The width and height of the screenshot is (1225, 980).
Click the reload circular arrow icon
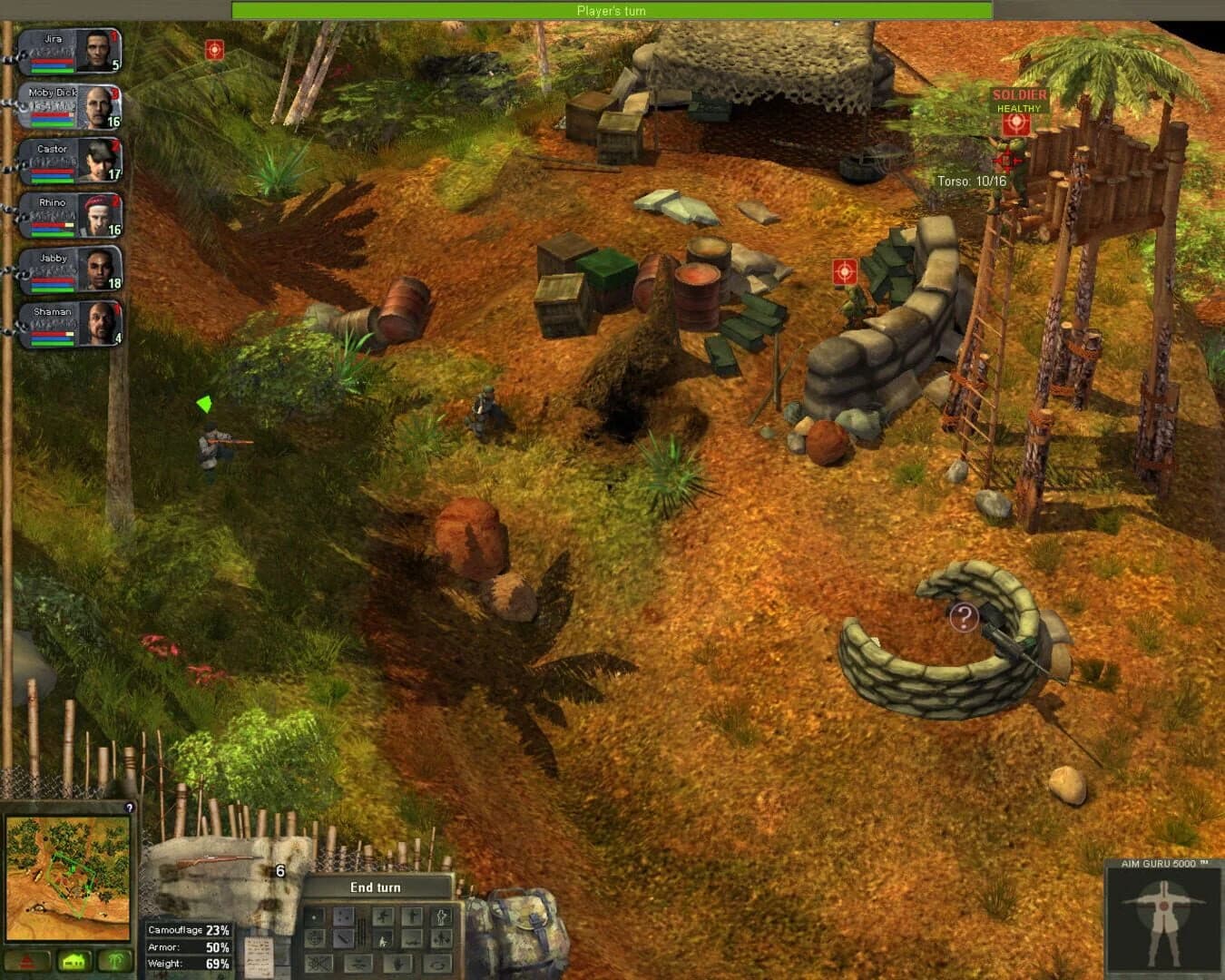click(x=440, y=965)
